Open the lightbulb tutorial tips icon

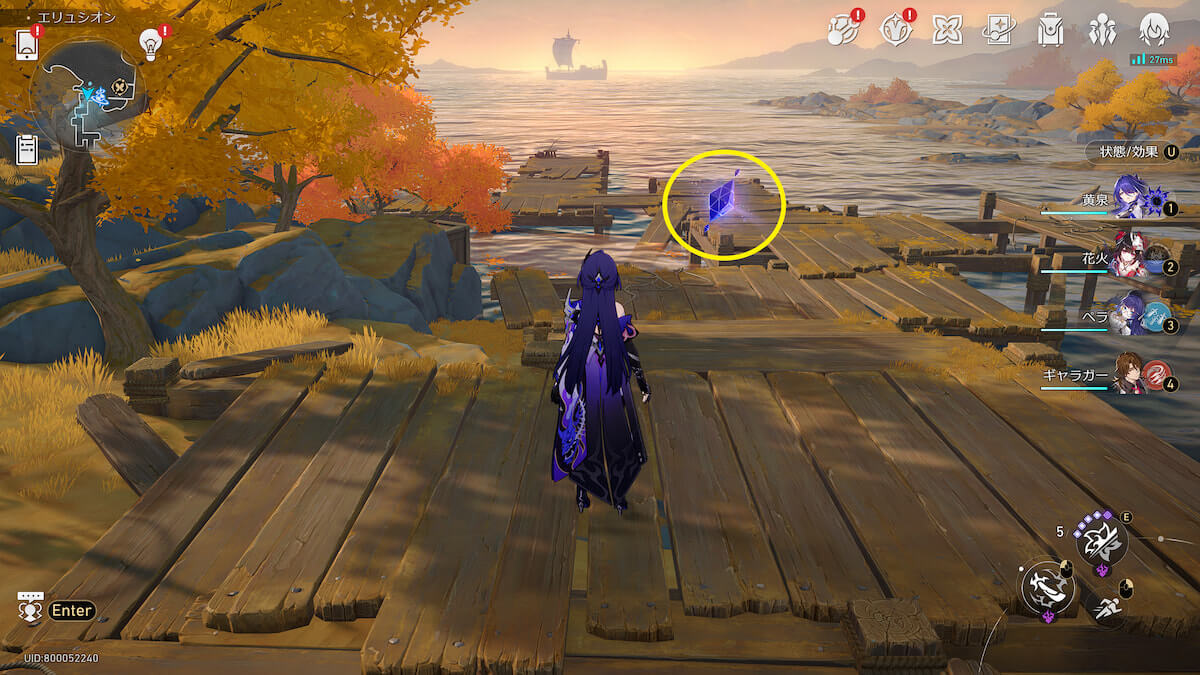click(x=150, y=44)
